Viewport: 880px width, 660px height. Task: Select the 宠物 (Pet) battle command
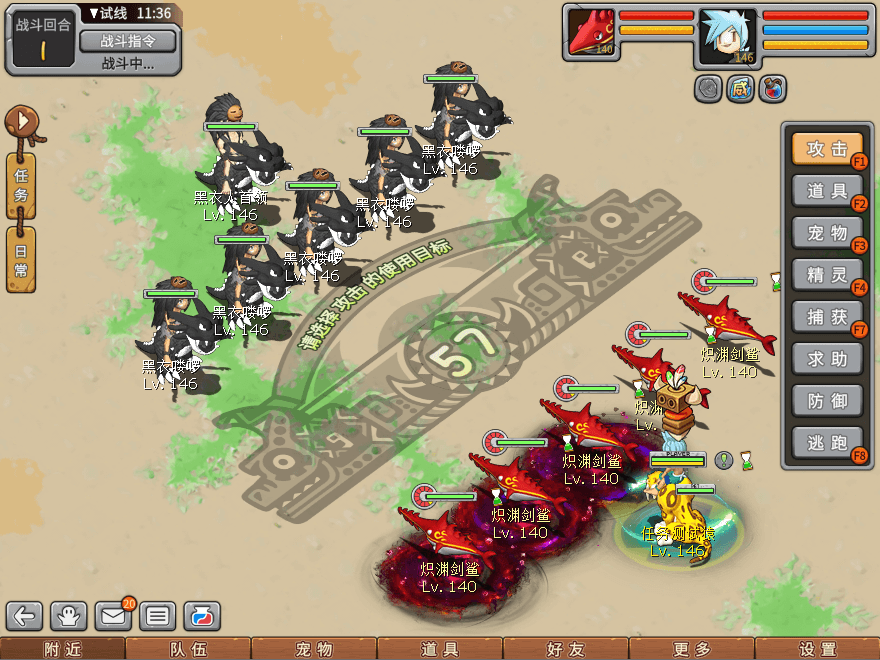click(x=827, y=233)
